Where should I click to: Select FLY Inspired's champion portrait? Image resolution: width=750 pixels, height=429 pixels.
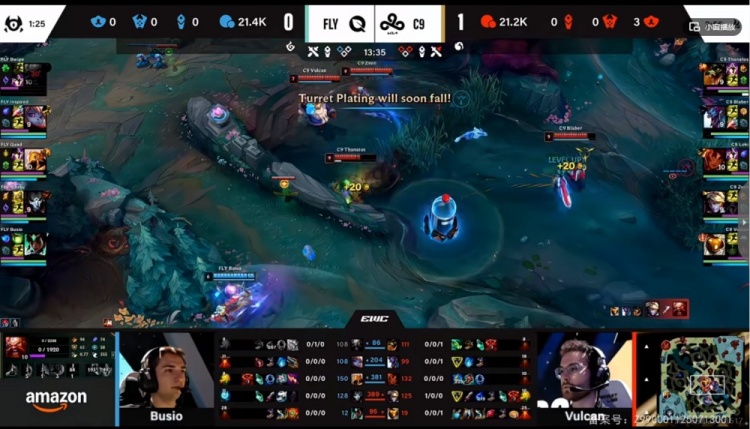click(36, 117)
